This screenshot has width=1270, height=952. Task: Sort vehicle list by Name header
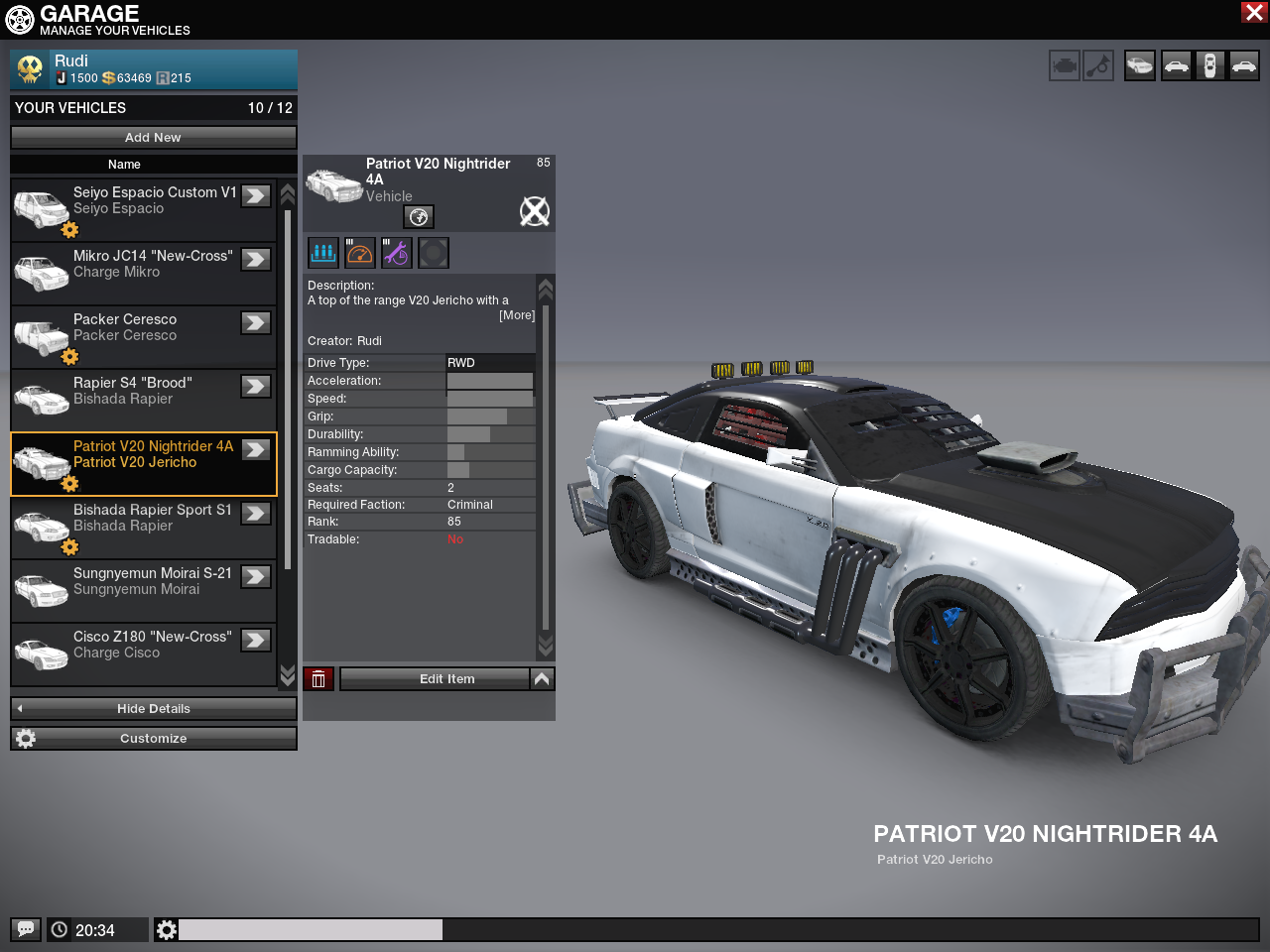(x=124, y=165)
